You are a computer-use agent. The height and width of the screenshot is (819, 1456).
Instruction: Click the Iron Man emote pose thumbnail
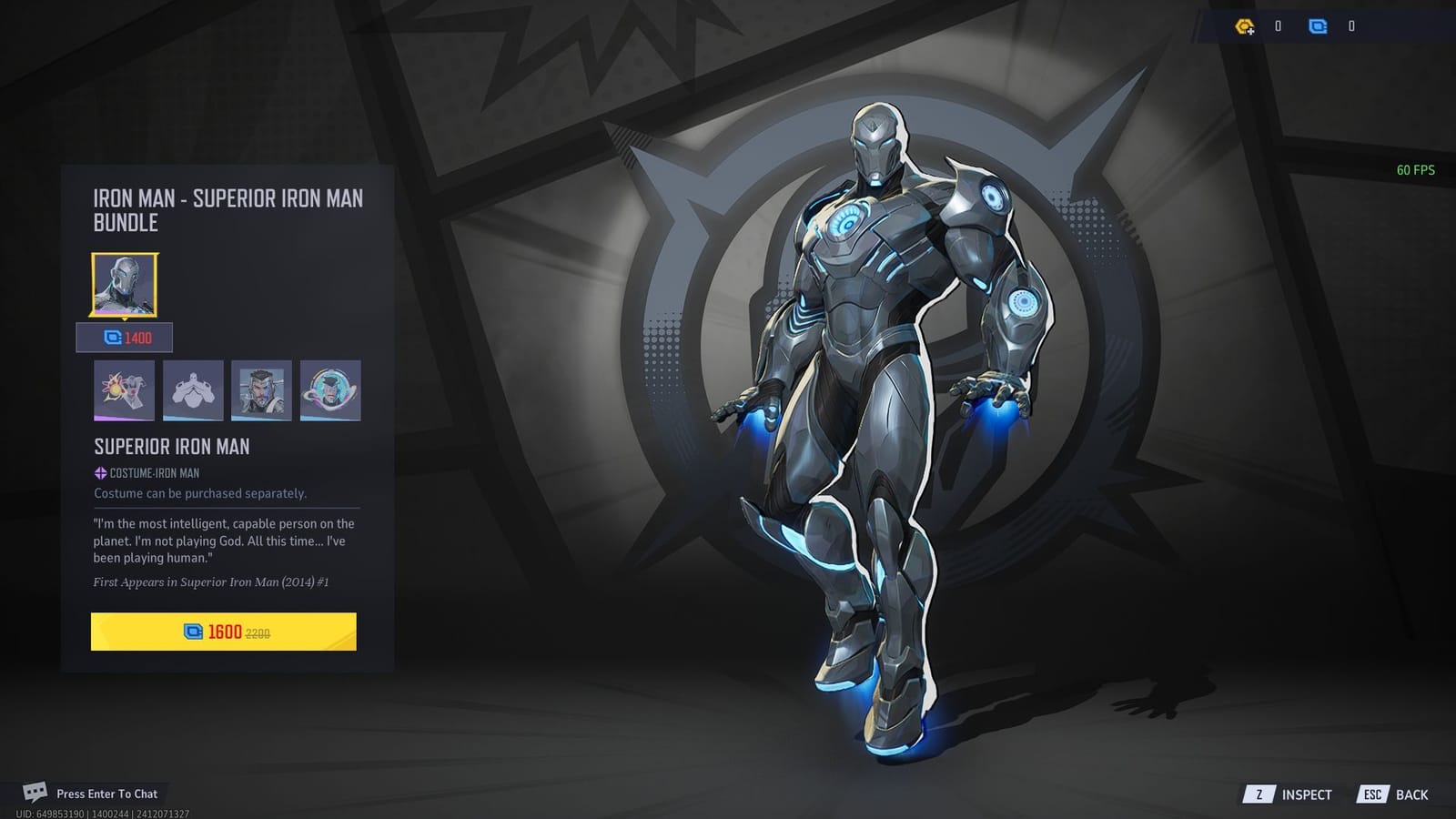point(193,391)
